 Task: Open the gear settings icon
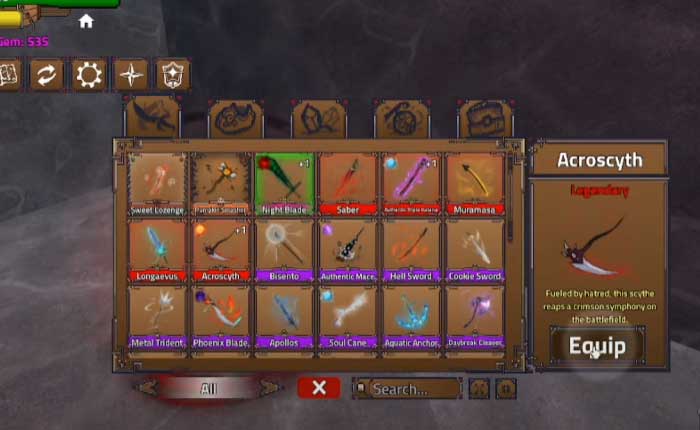tap(88, 75)
